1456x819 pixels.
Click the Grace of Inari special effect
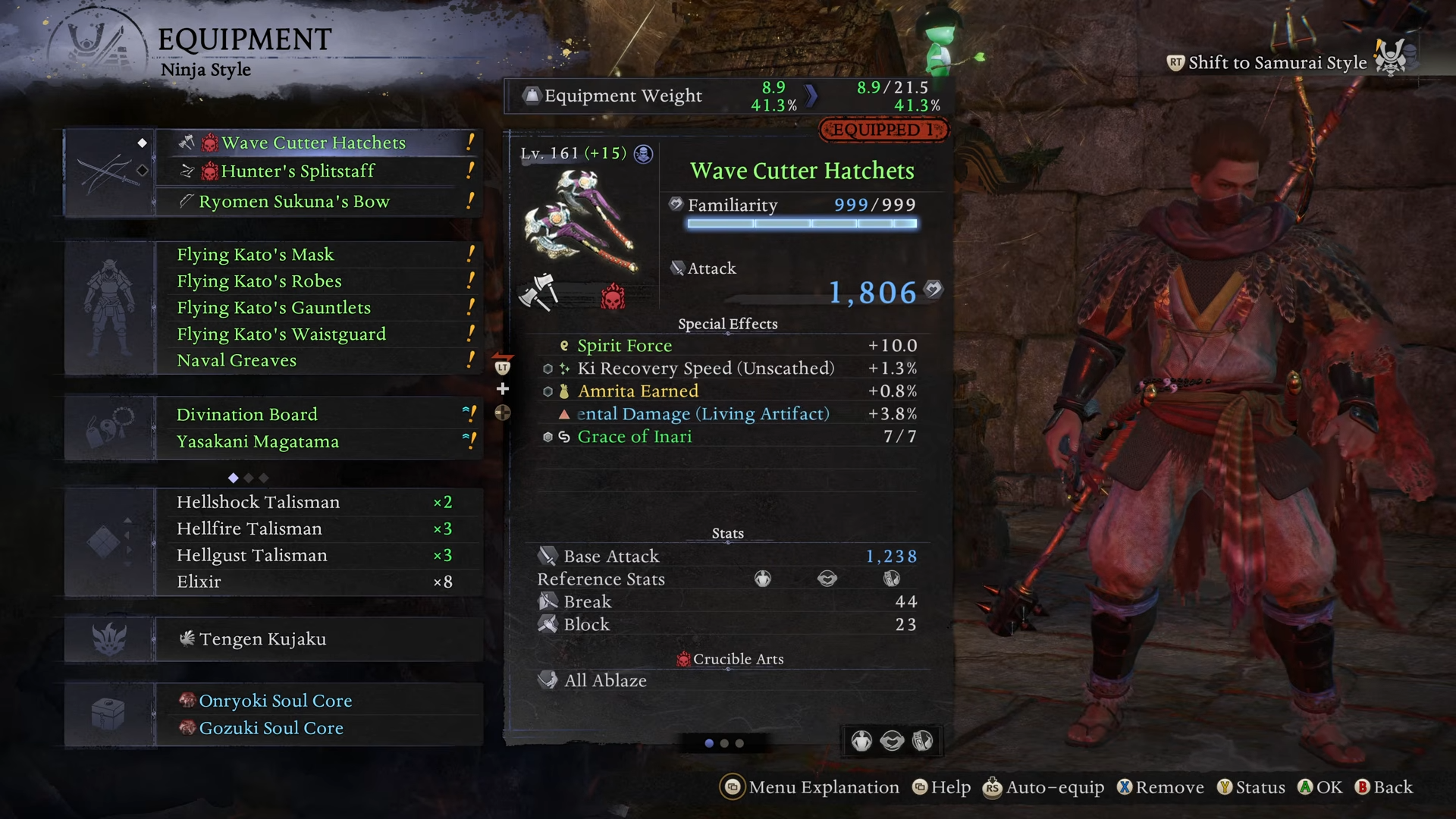point(635,437)
